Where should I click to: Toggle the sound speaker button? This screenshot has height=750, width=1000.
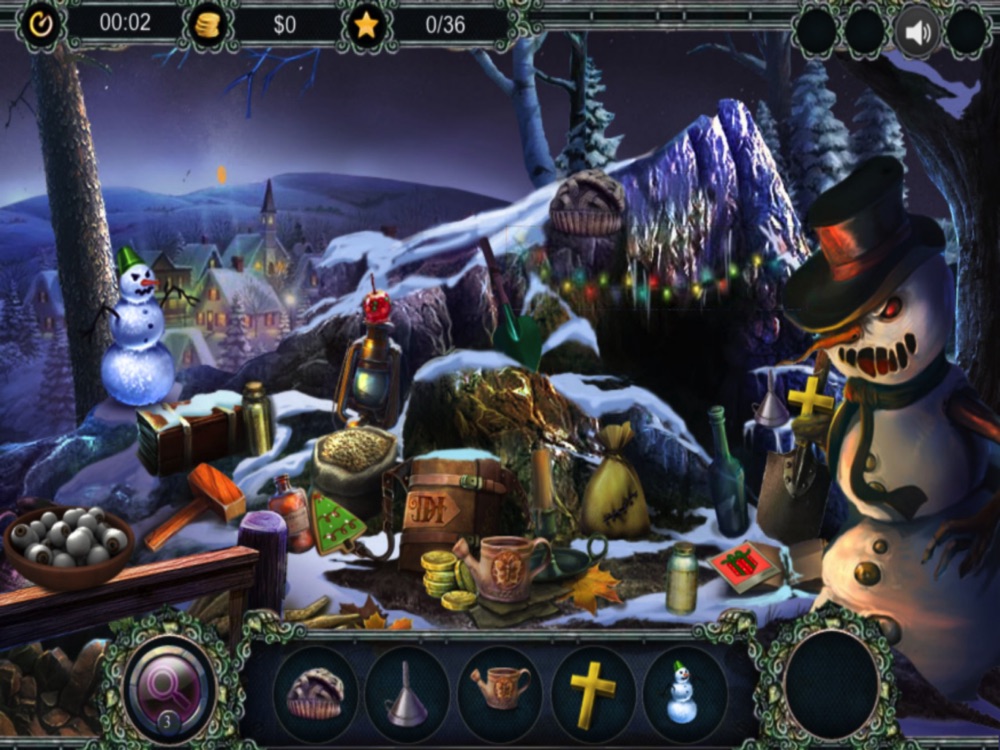[x=917, y=32]
